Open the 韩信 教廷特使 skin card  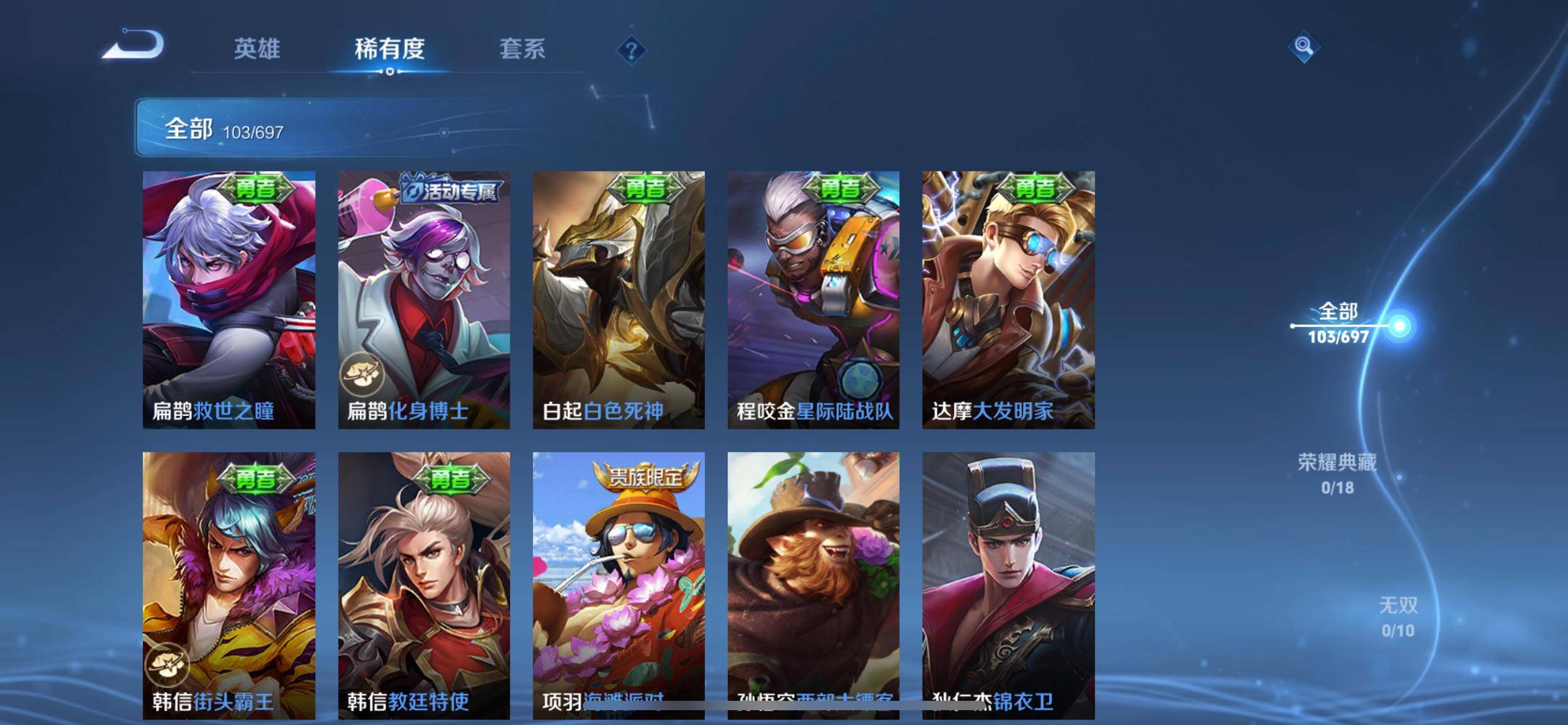424,585
